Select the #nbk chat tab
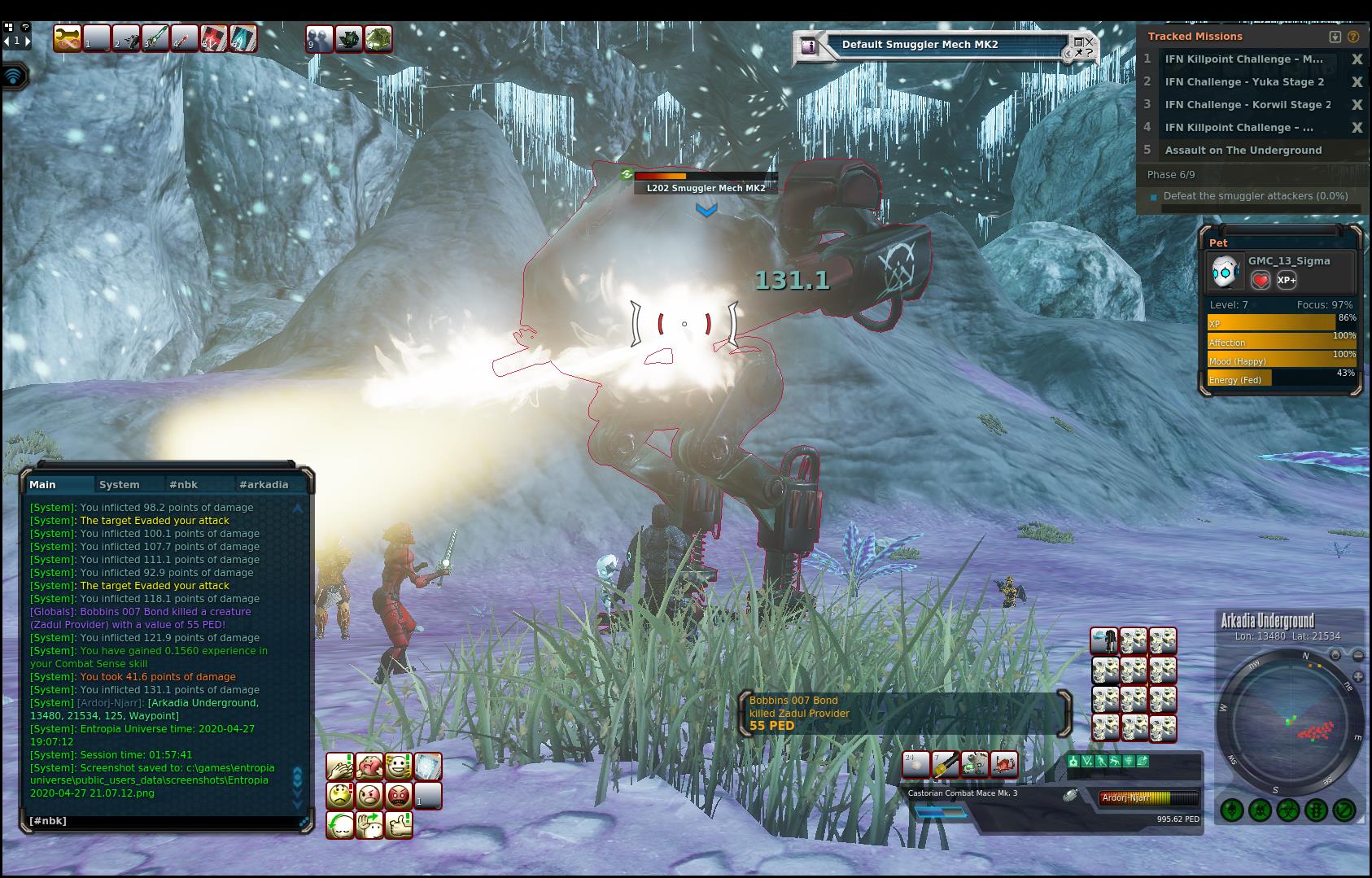 coord(184,484)
